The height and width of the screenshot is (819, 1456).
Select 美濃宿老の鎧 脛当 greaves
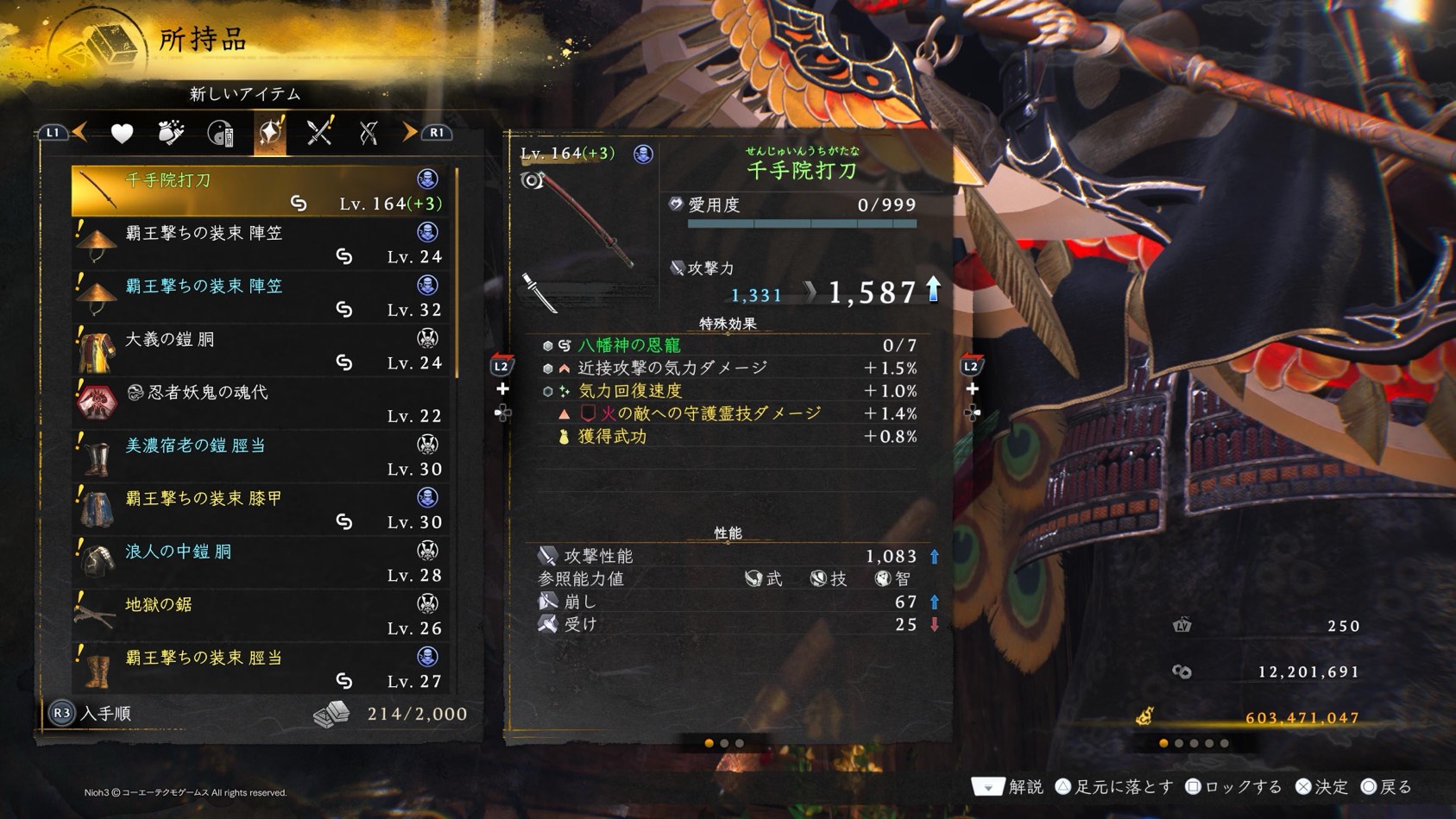263,457
